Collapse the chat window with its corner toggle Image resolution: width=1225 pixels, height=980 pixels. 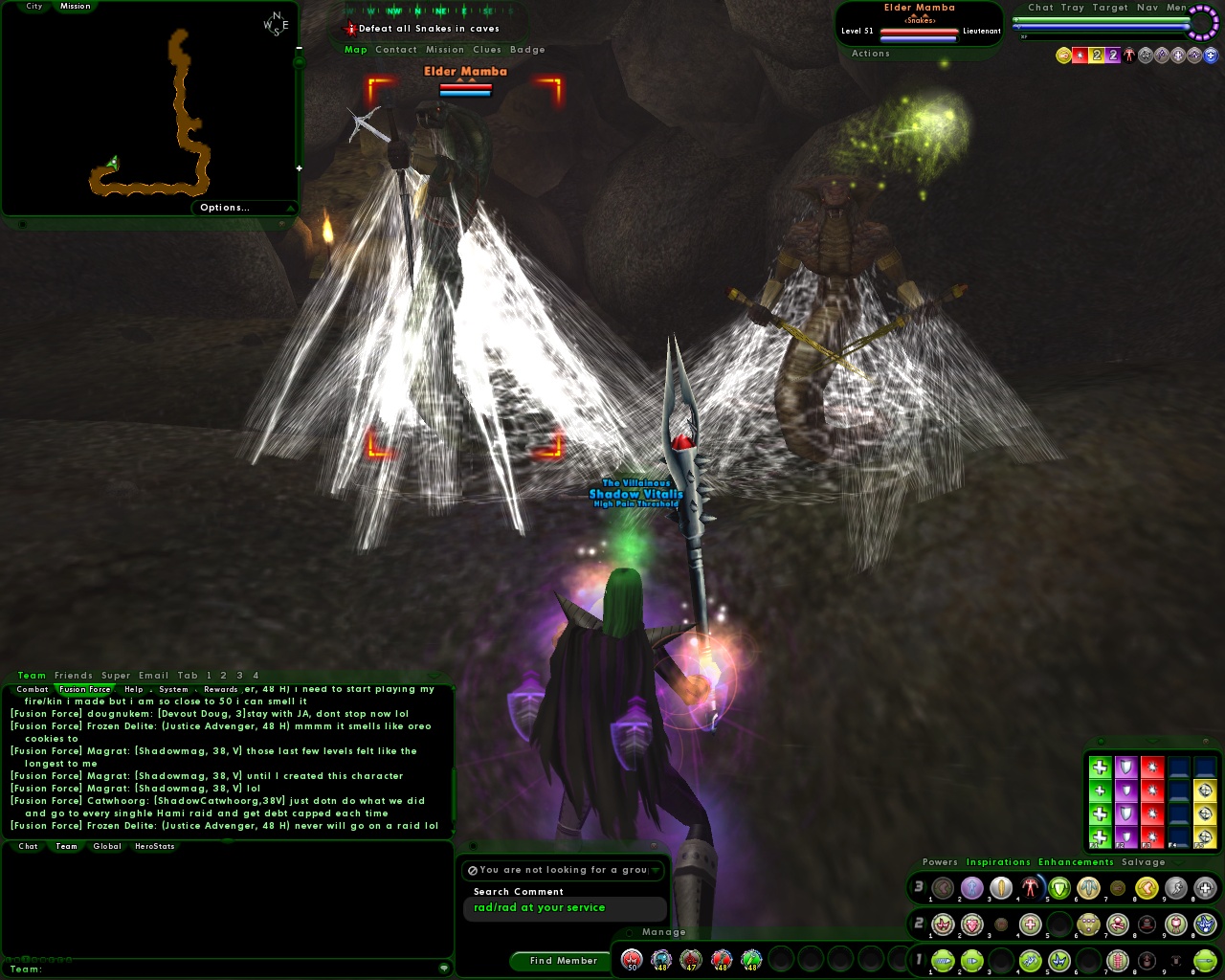pos(433,676)
